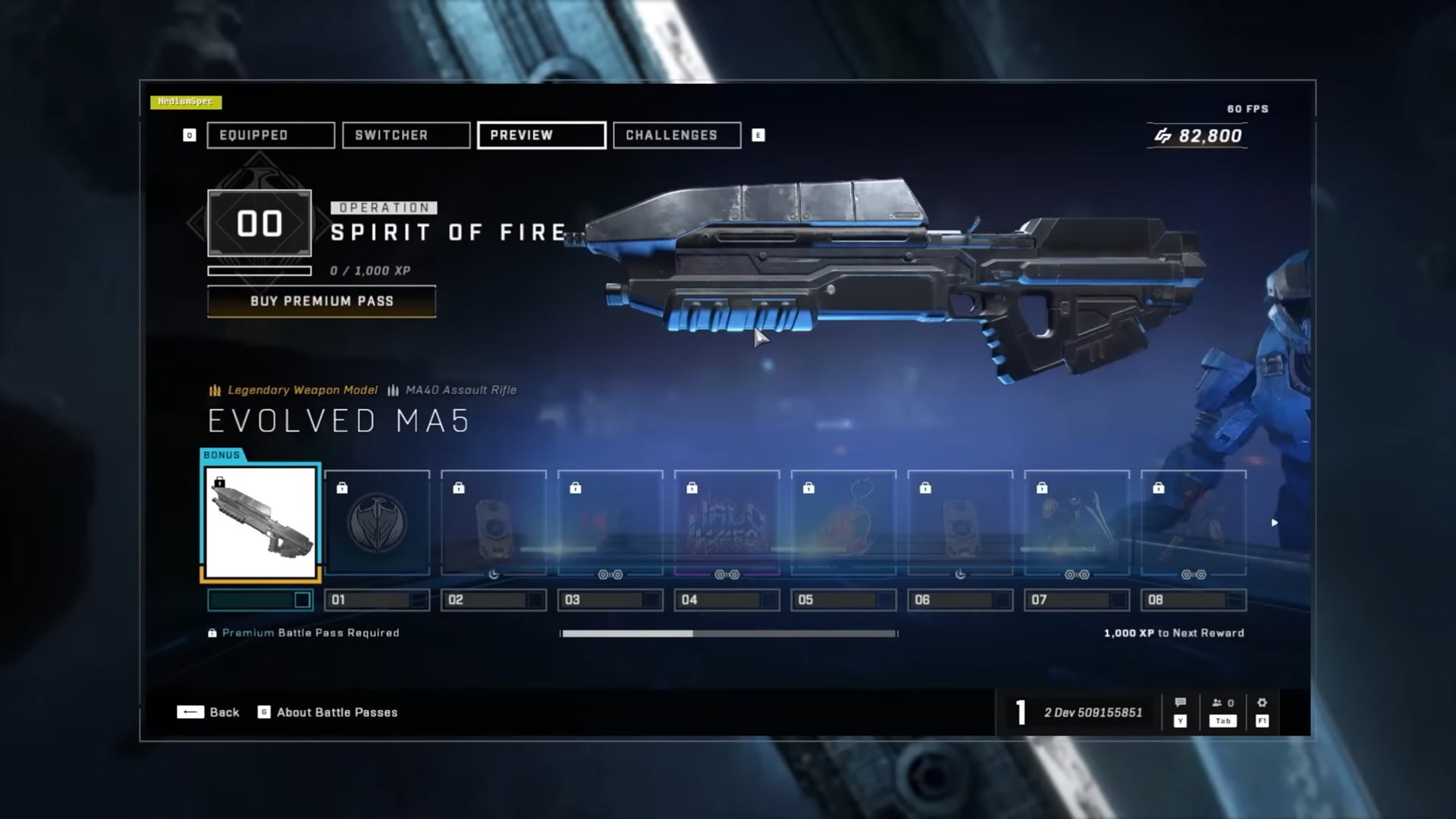Image resolution: width=1456 pixels, height=819 pixels.
Task: Click the Operation Spirit of Fire emblem icon
Action: click(x=259, y=223)
